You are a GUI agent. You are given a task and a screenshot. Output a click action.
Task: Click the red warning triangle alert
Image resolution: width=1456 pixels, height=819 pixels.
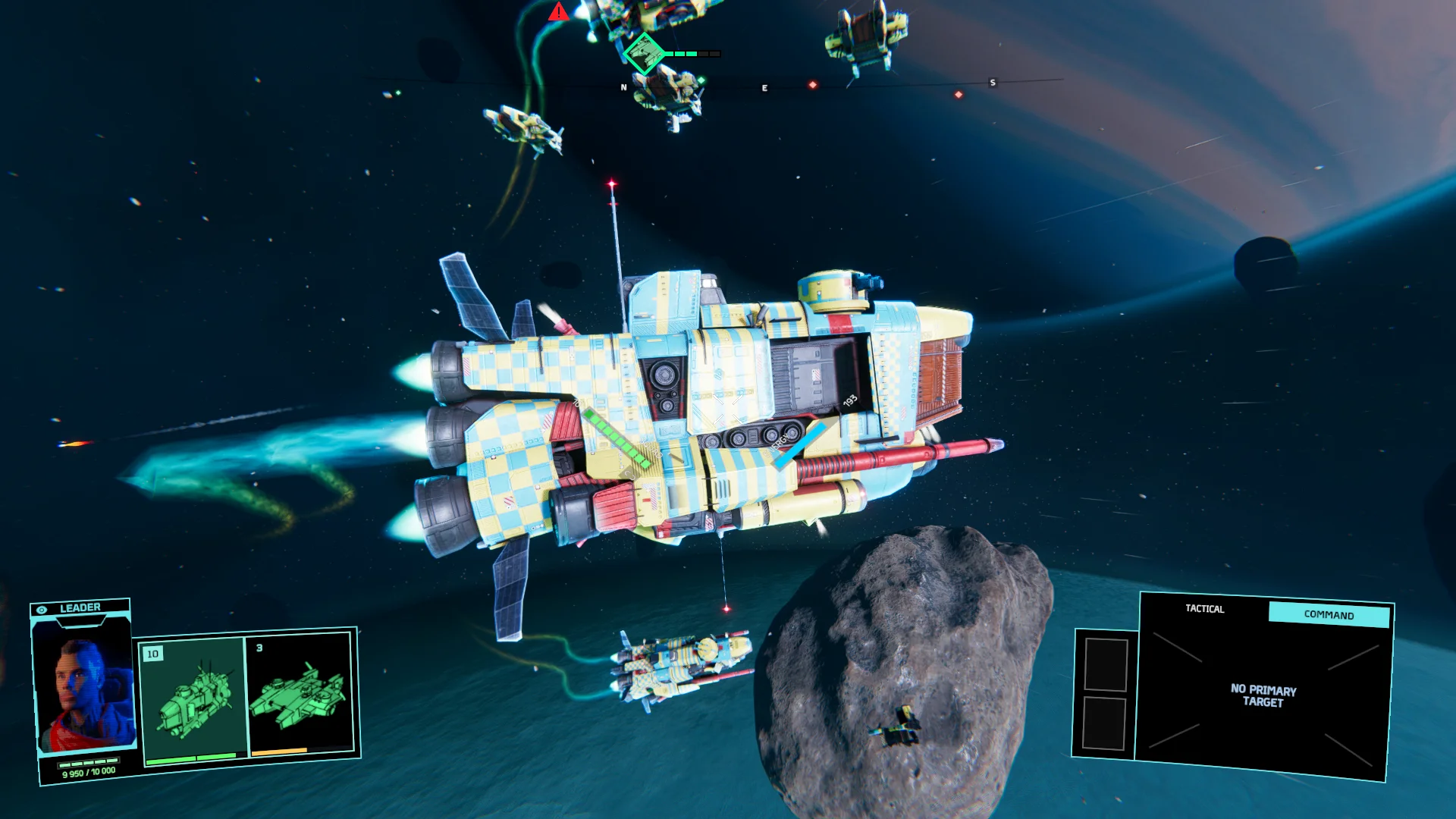559,12
